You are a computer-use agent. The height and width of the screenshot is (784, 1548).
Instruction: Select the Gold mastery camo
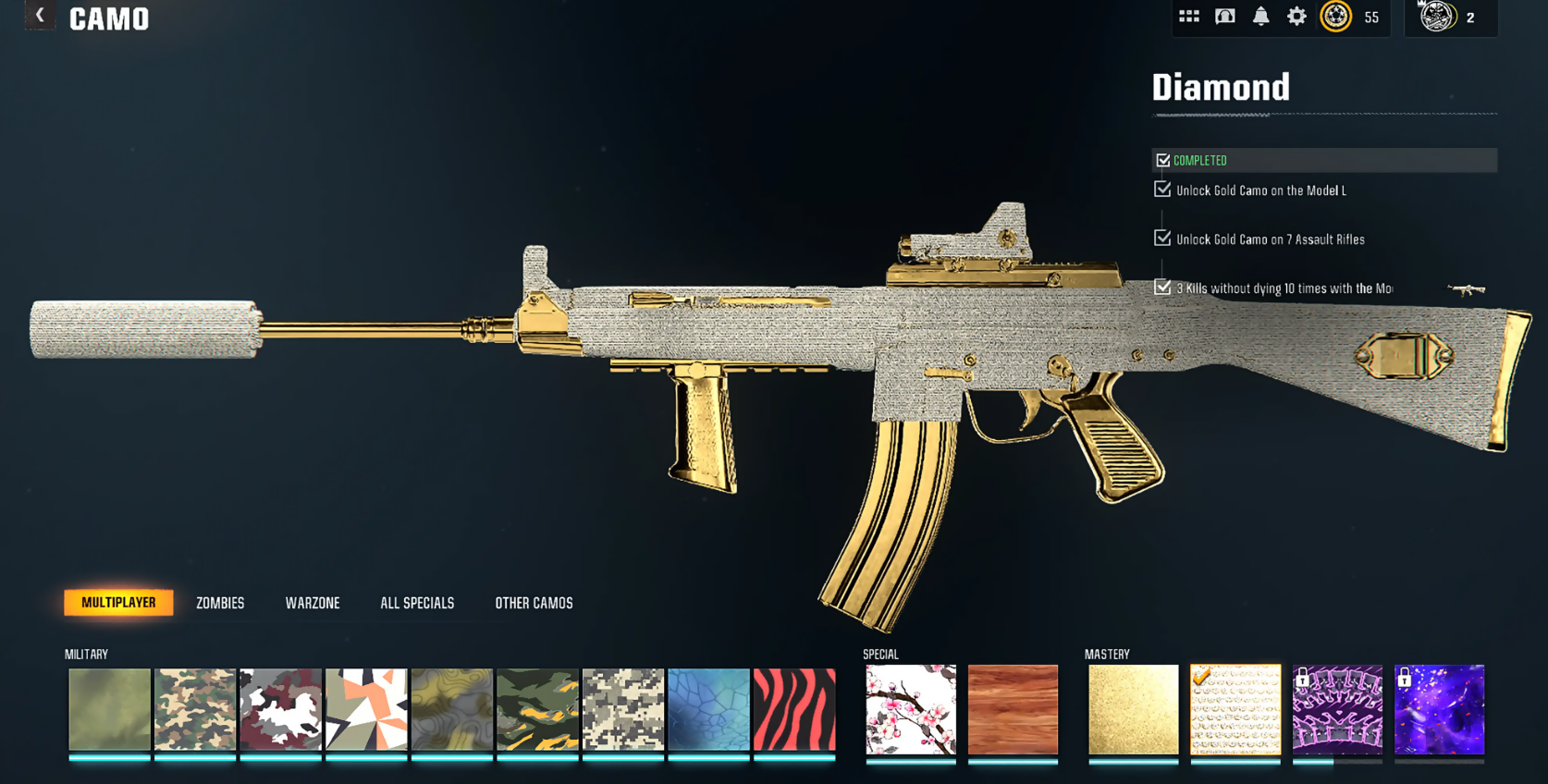[x=1133, y=709]
